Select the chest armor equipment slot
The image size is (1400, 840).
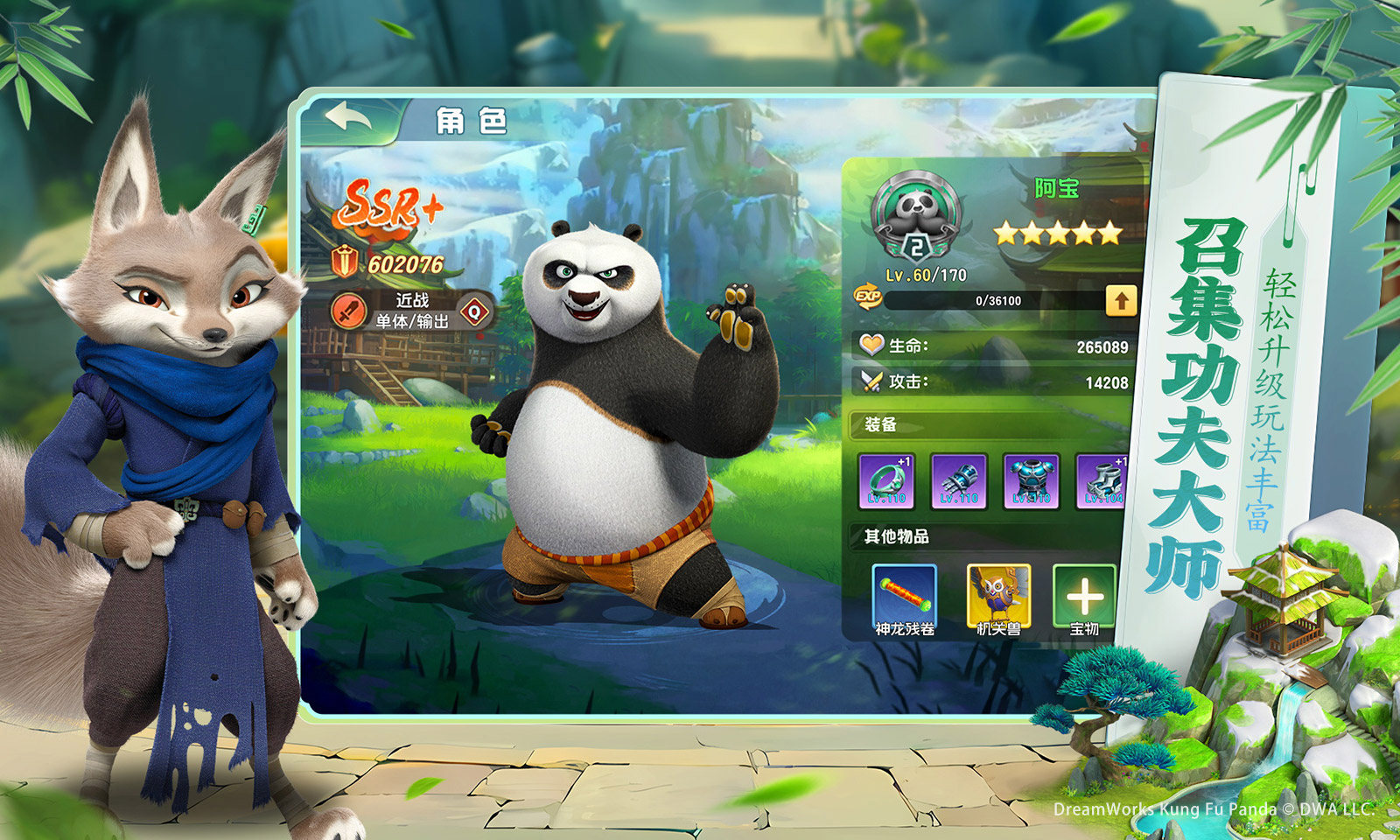pyautogui.click(x=1031, y=481)
